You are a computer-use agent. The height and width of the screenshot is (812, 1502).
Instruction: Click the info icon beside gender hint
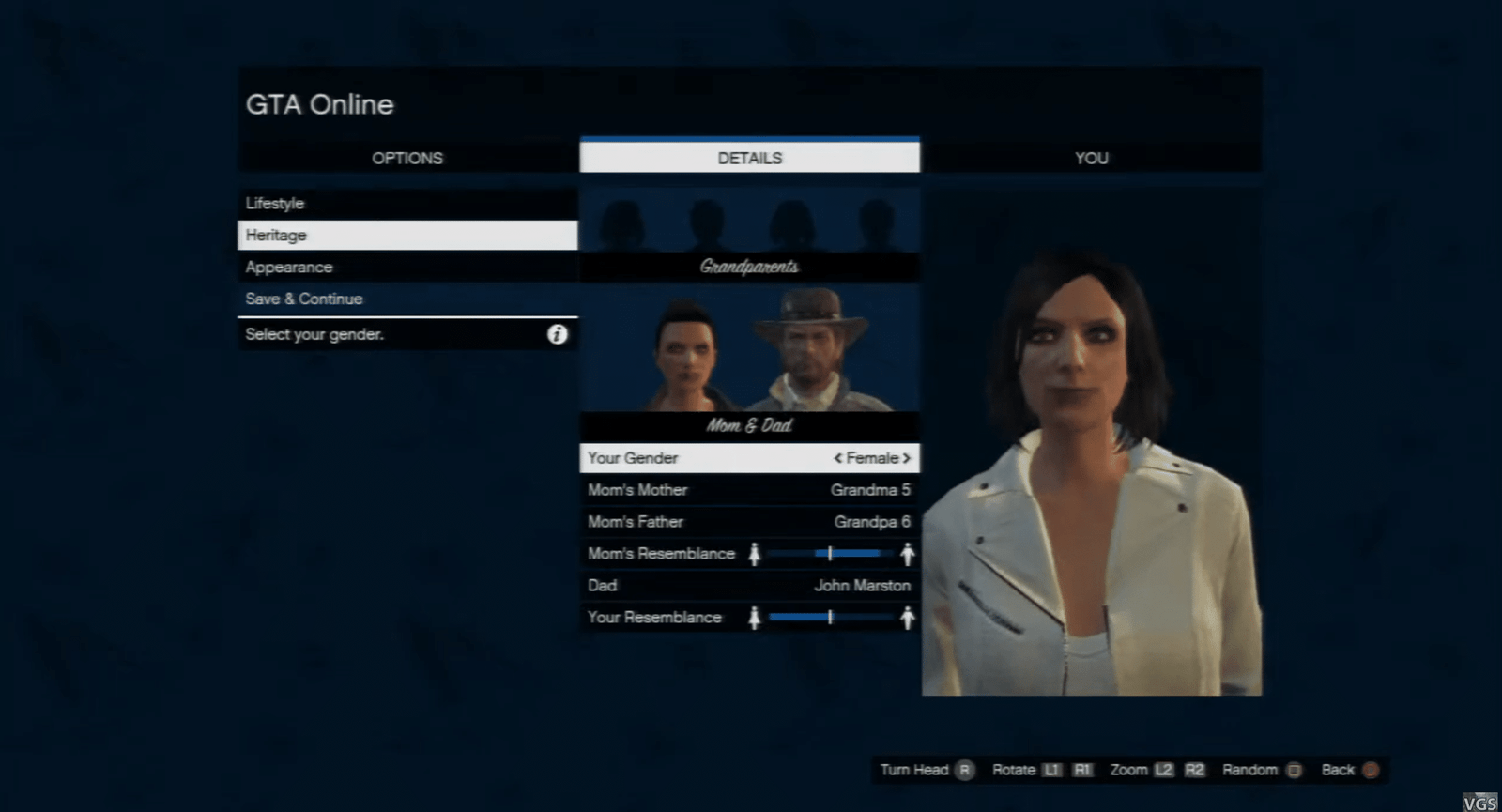(558, 334)
